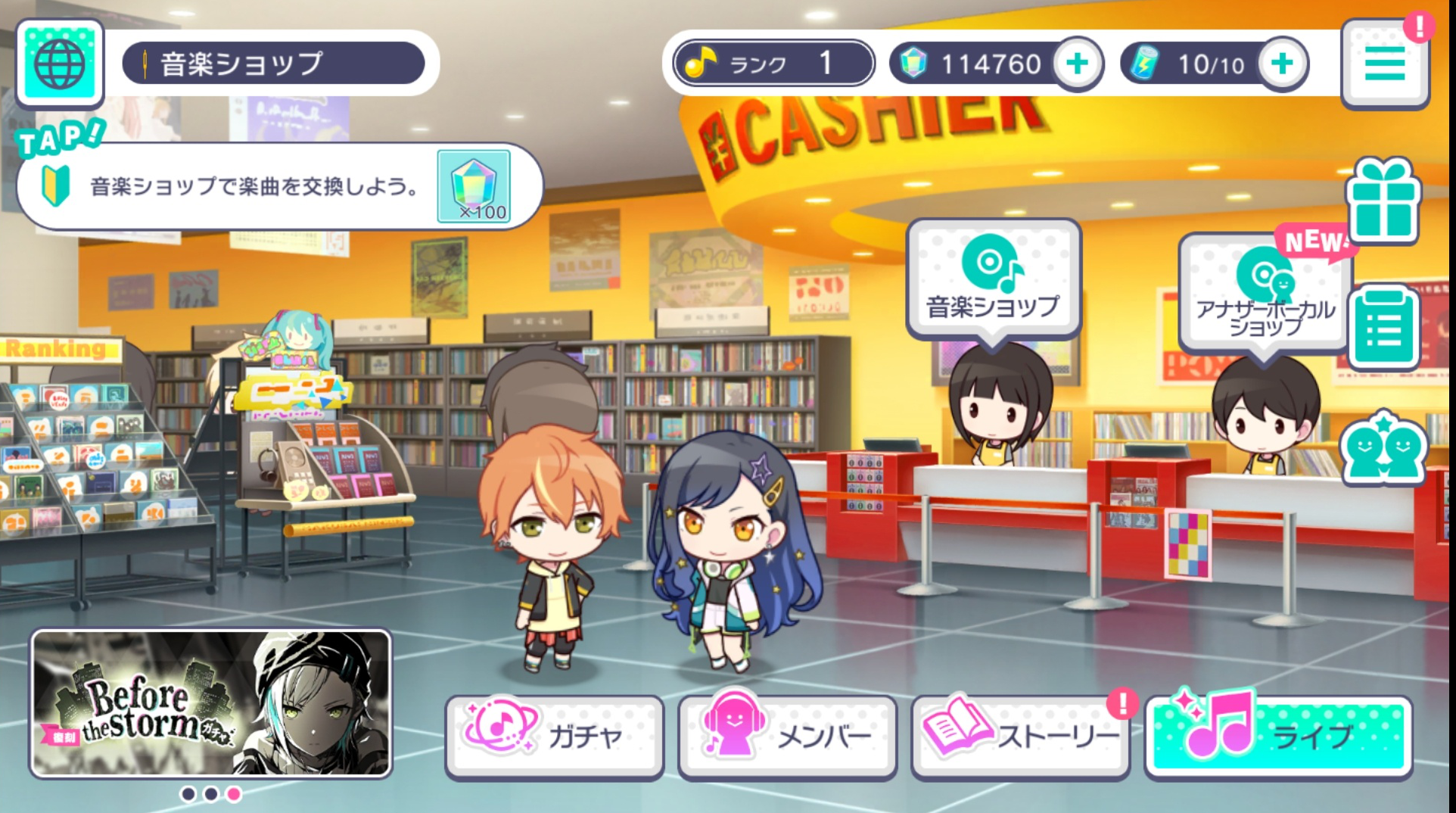The width and height of the screenshot is (1456, 813).
Task: Open the hamburger main menu
Action: pyautogui.click(x=1384, y=64)
